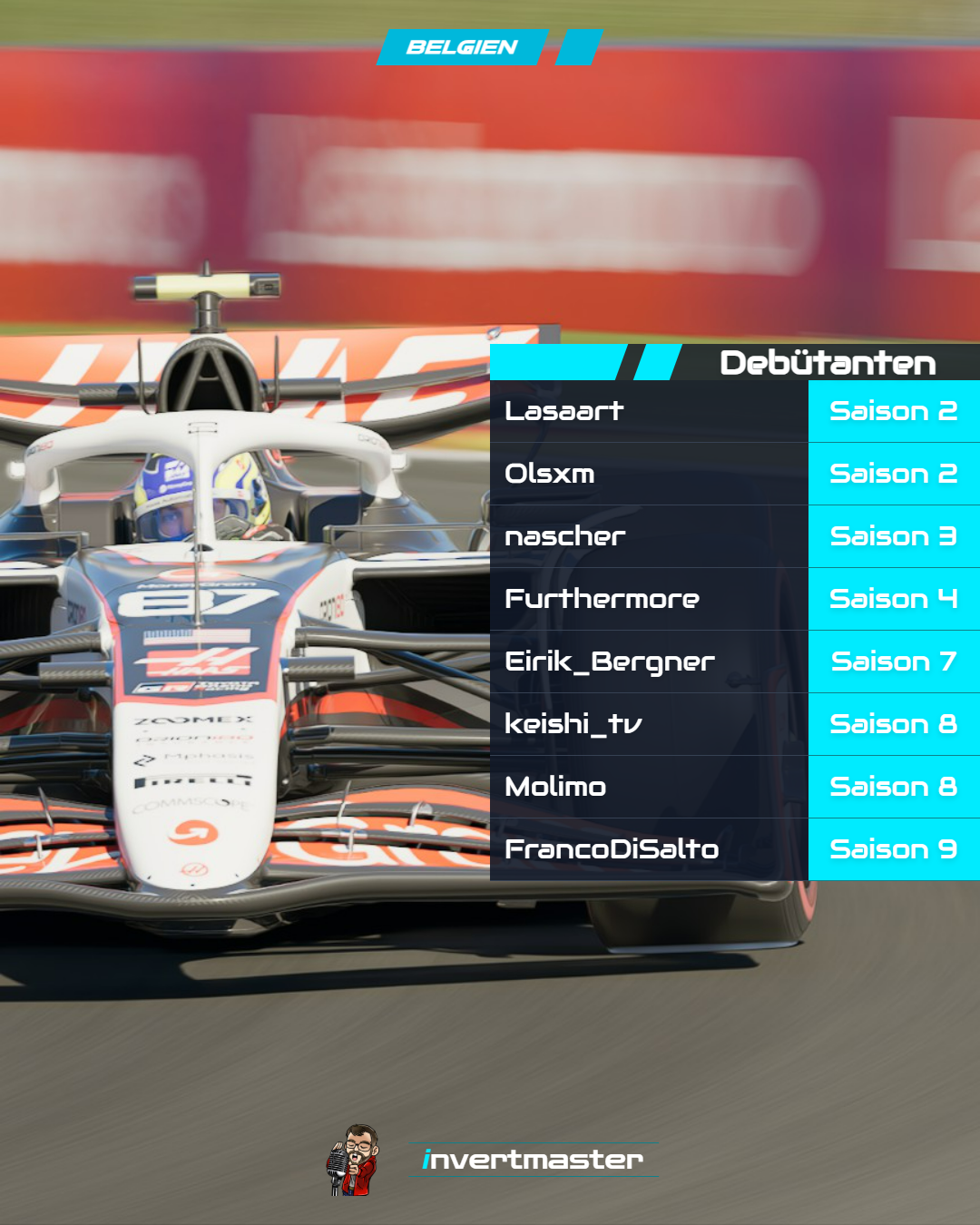Open the invertmaster name banner
This screenshot has width=980, height=1225.
point(533,1160)
